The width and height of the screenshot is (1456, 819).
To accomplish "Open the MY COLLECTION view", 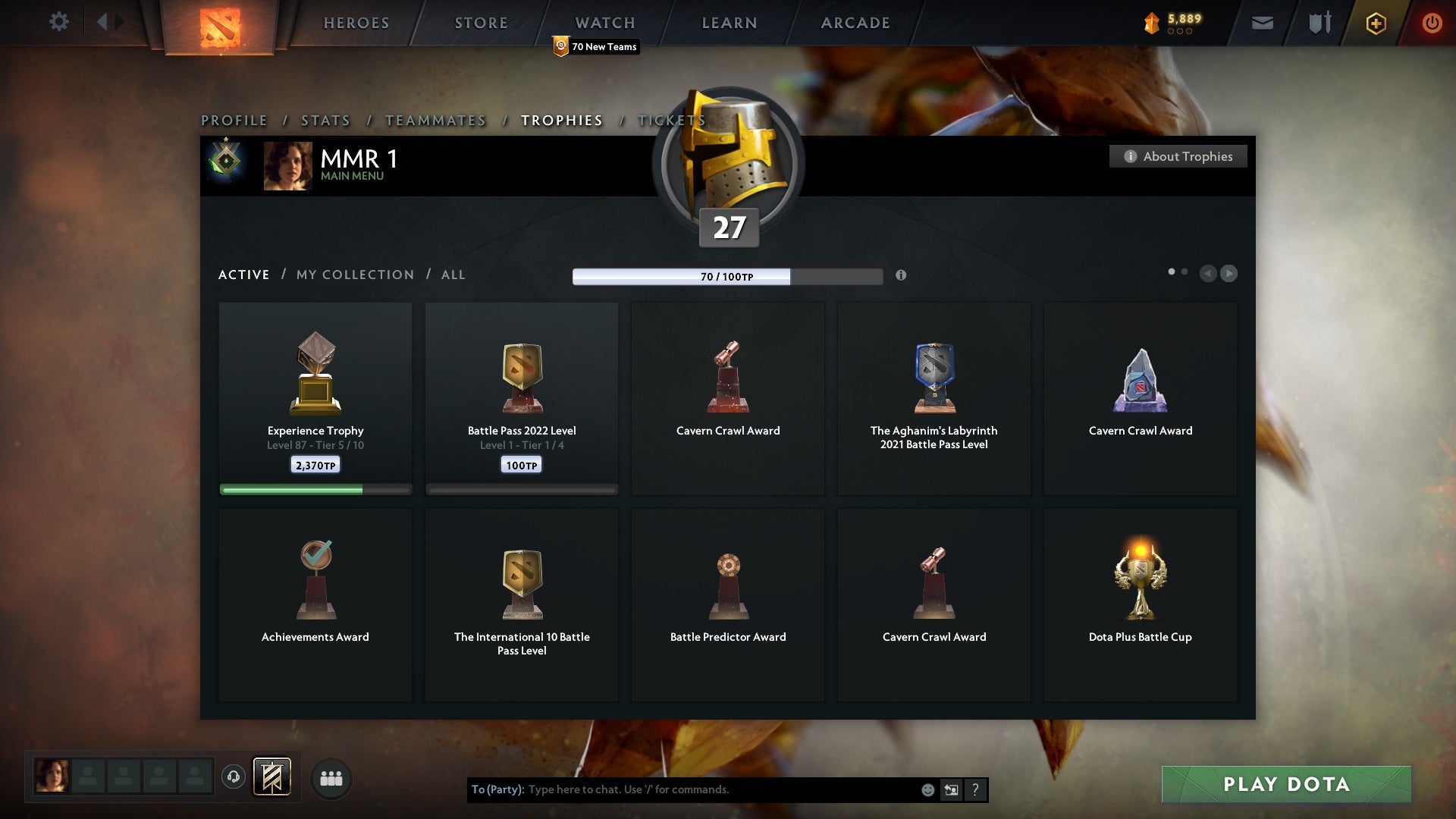I will pyautogui.click(x=354, y=275).
